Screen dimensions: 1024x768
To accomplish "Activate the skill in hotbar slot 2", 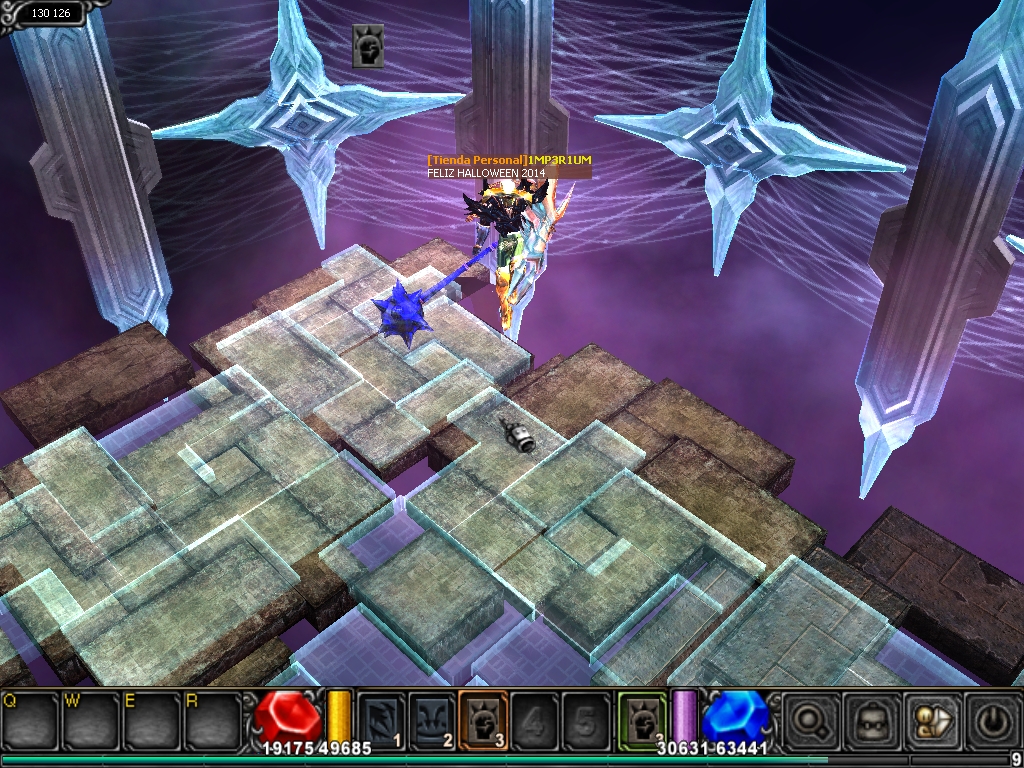I will (432, 718).
